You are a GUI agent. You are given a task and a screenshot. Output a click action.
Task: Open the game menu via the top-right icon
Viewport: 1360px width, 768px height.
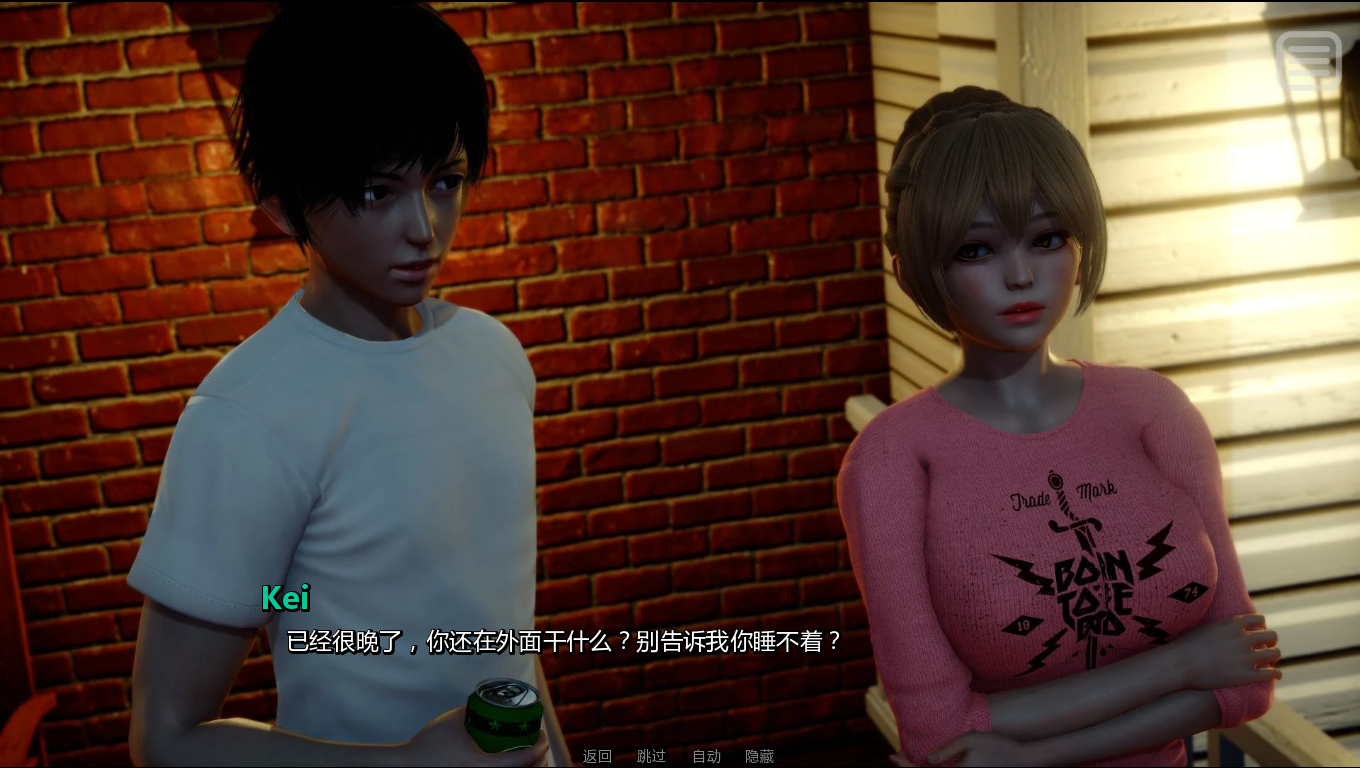[1310, 59]
